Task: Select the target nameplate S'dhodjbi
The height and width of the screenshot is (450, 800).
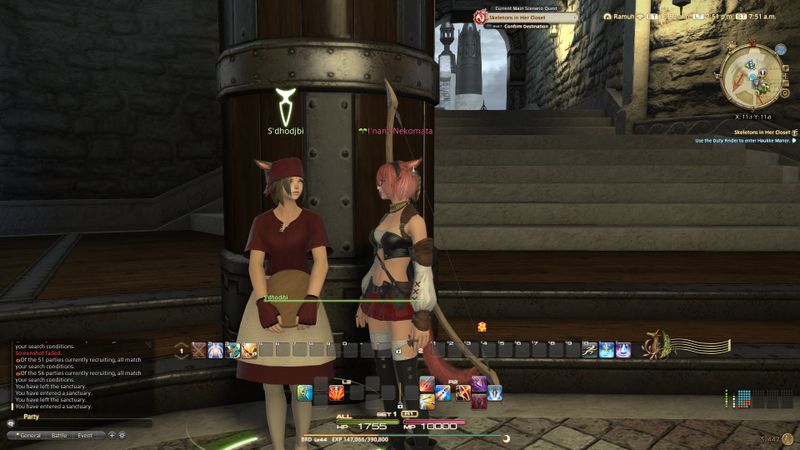Action: tap(284, 131)
